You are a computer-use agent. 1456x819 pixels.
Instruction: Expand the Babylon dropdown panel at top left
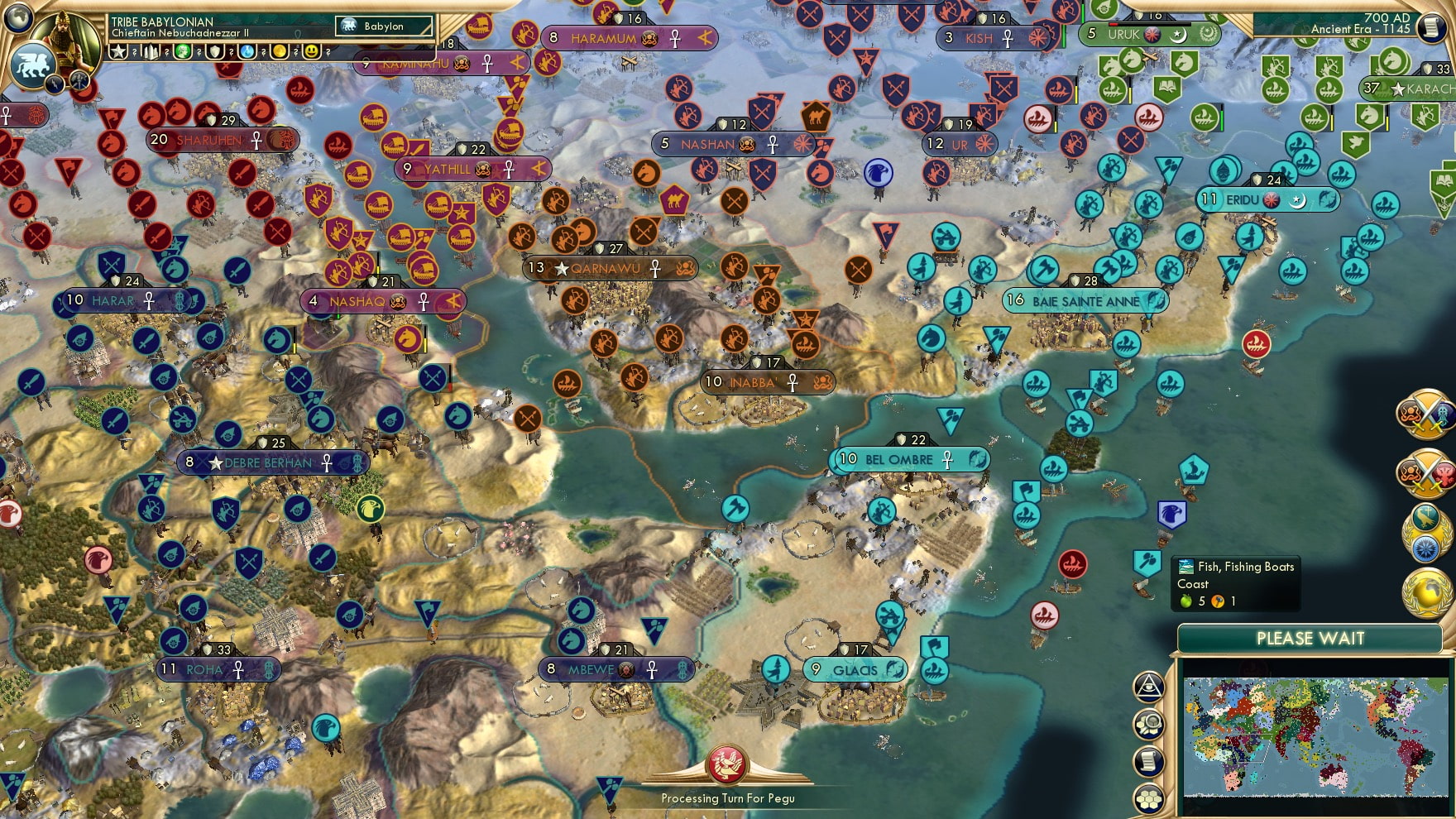385,26
